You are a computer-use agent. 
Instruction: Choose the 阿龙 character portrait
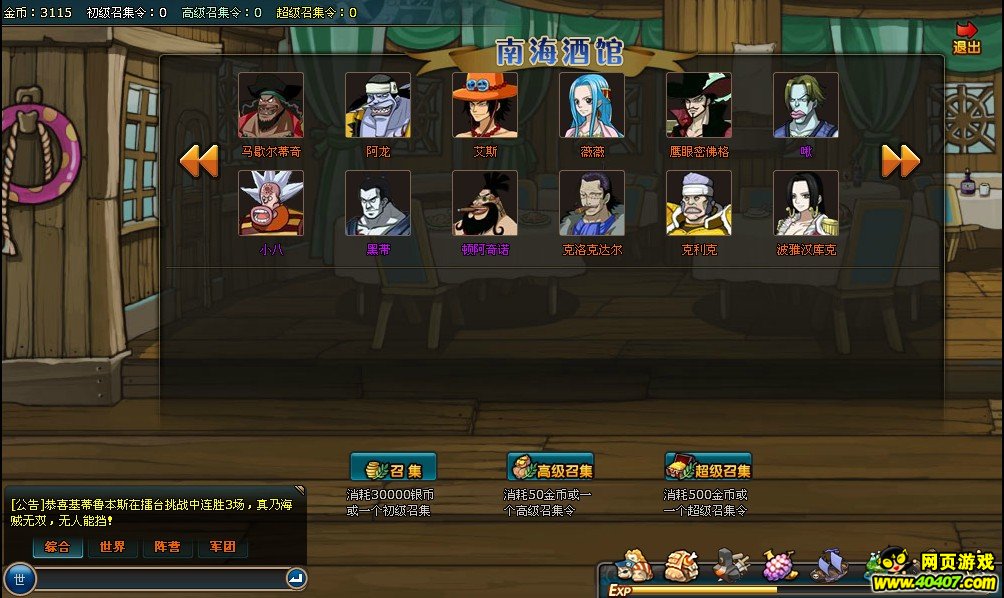[378, 105]
